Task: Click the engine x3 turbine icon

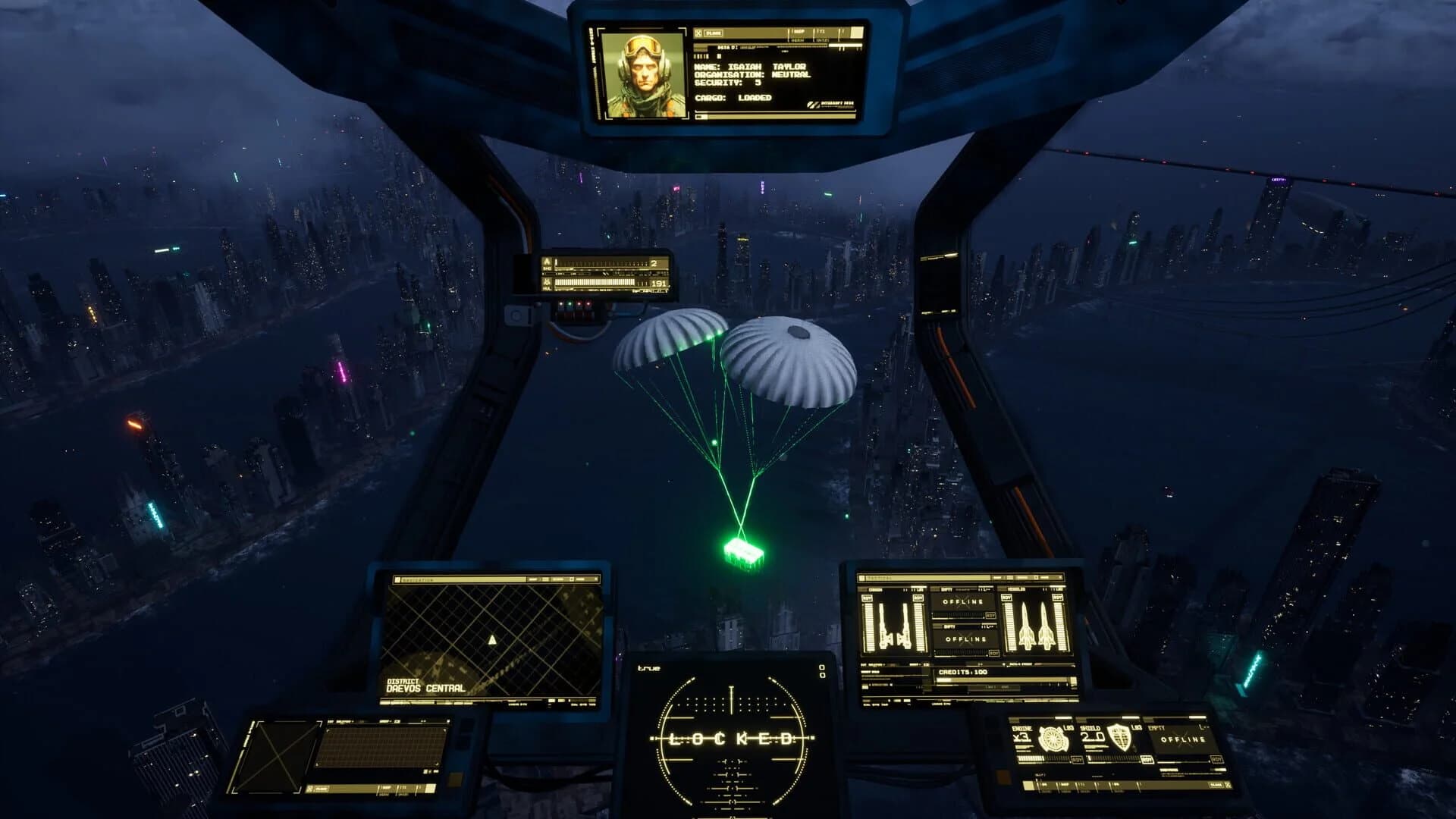Action: (1053, 739)
